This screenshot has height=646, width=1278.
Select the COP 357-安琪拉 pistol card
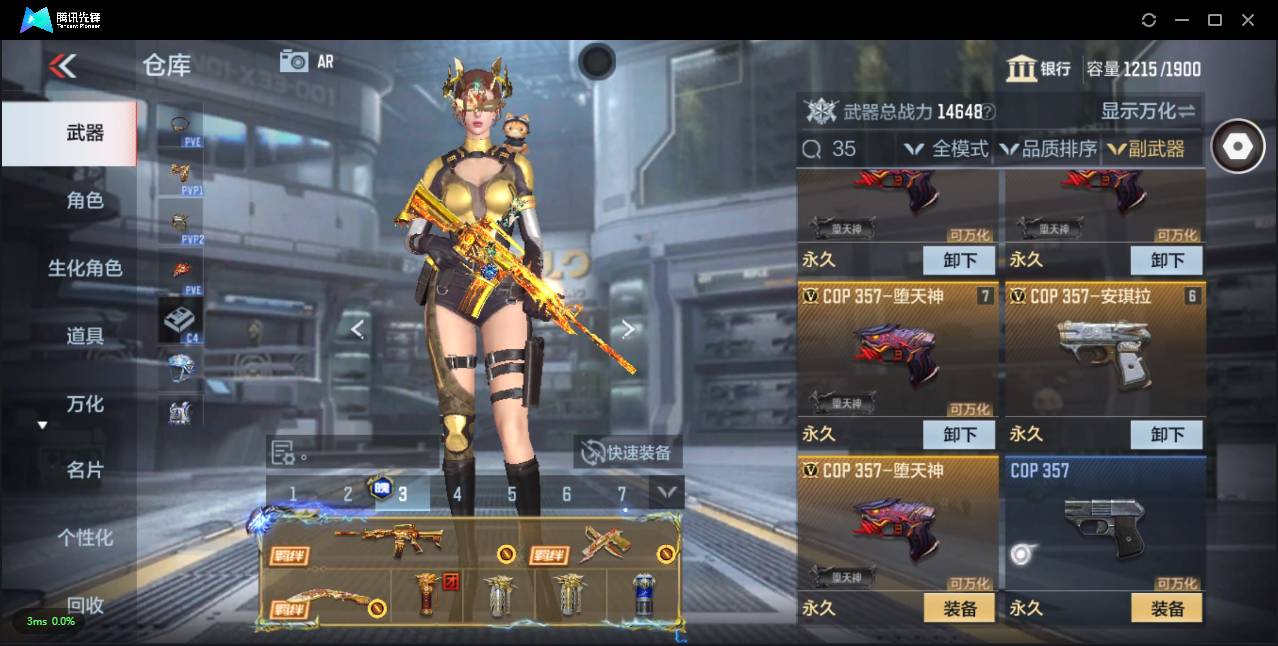point(1104,349)
